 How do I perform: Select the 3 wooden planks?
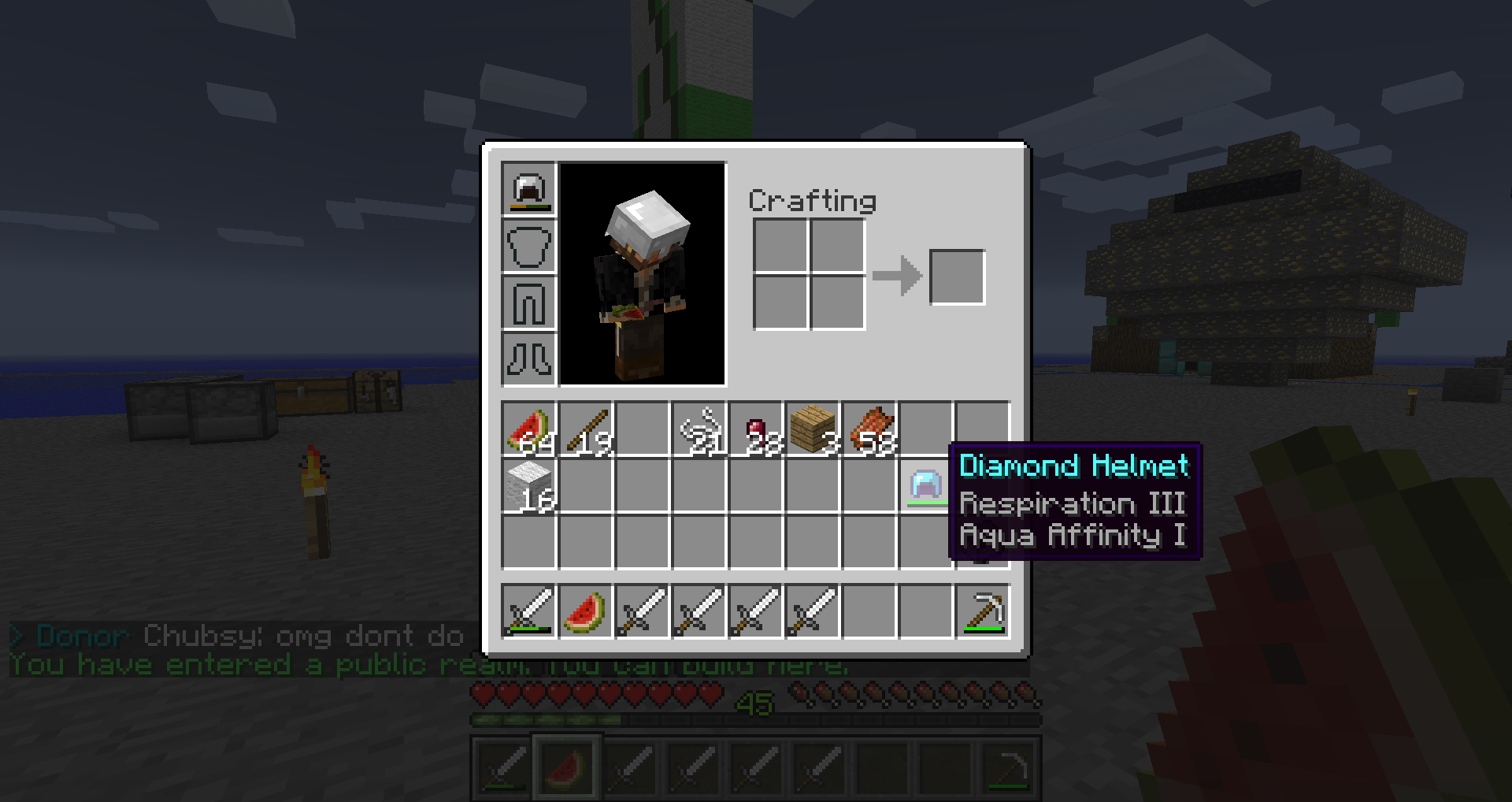(x=813, y=430)
